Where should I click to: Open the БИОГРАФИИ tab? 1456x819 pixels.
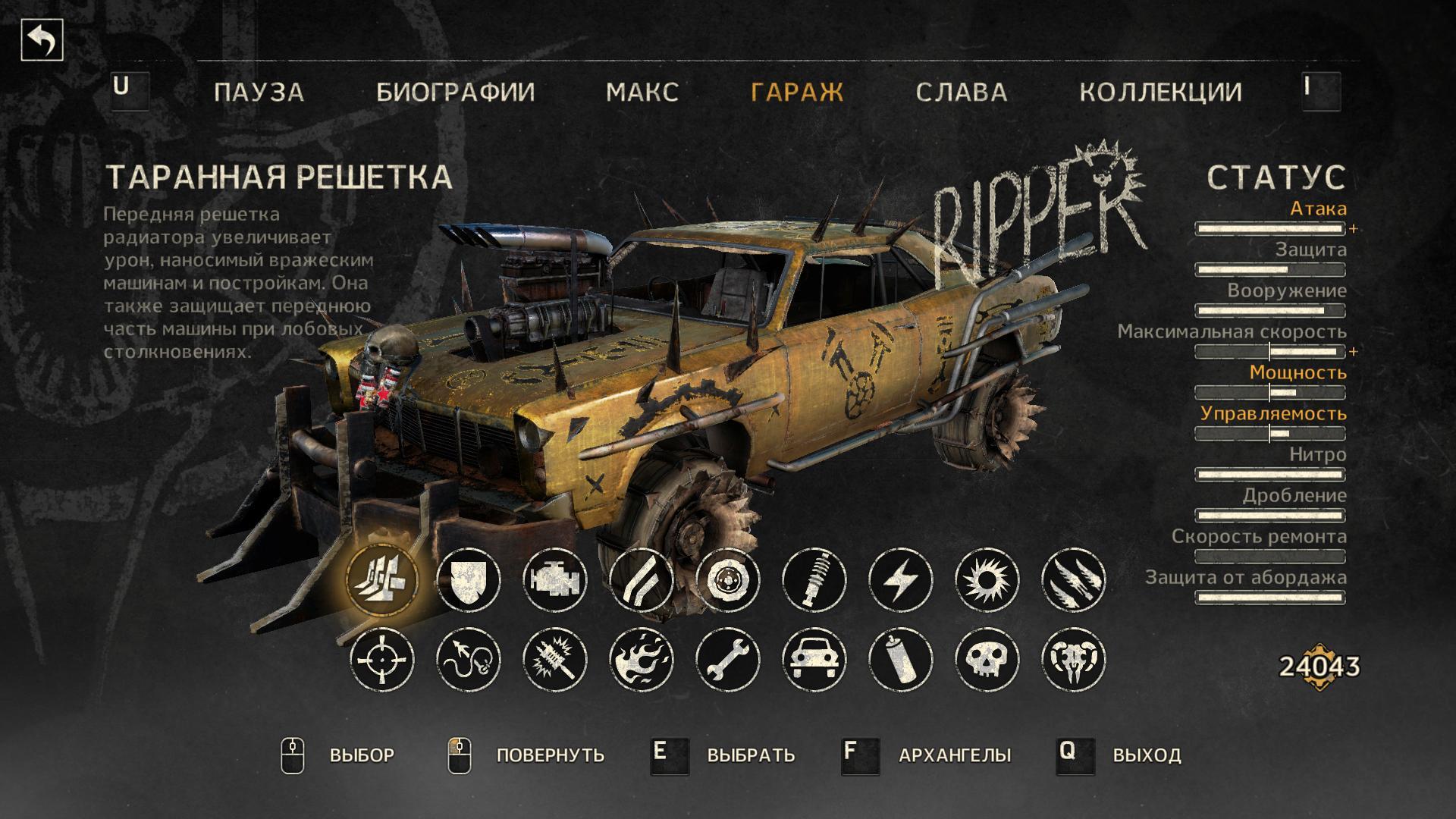click(x=456, y=92)
